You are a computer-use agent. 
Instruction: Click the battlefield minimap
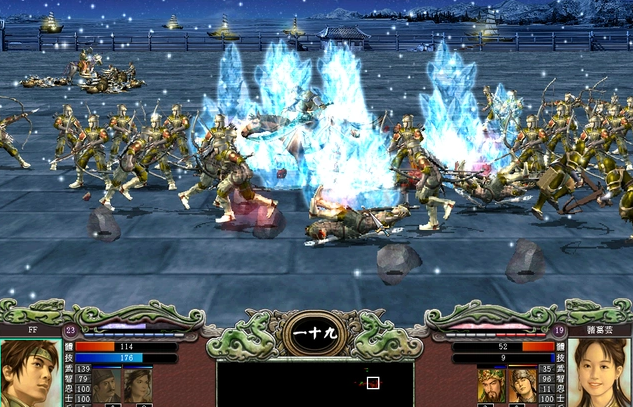[x=315, y=383]
